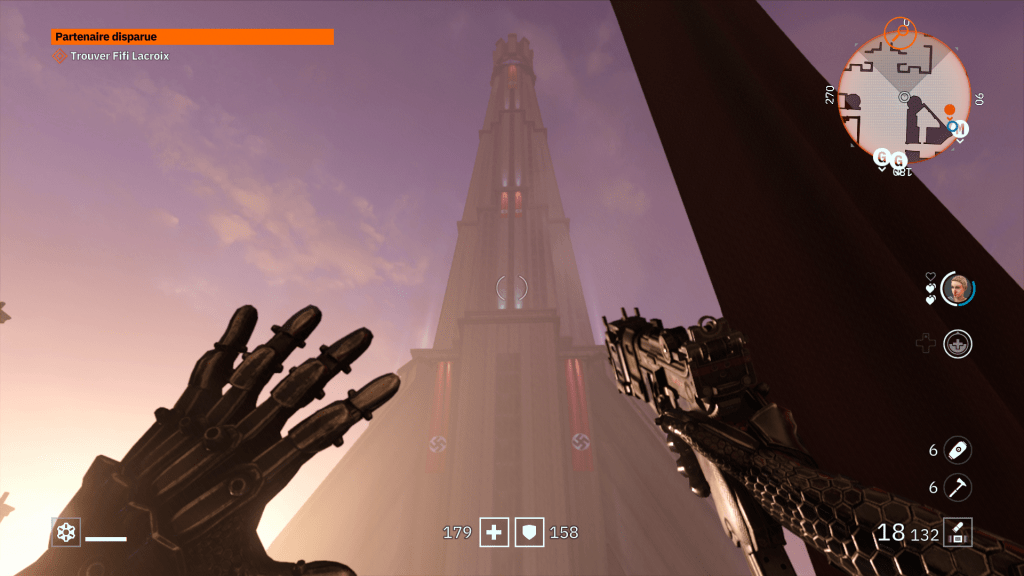Choose the hatchet throwing weapon icon
The width and height of the screenshot is (1024, 576).
958,487
